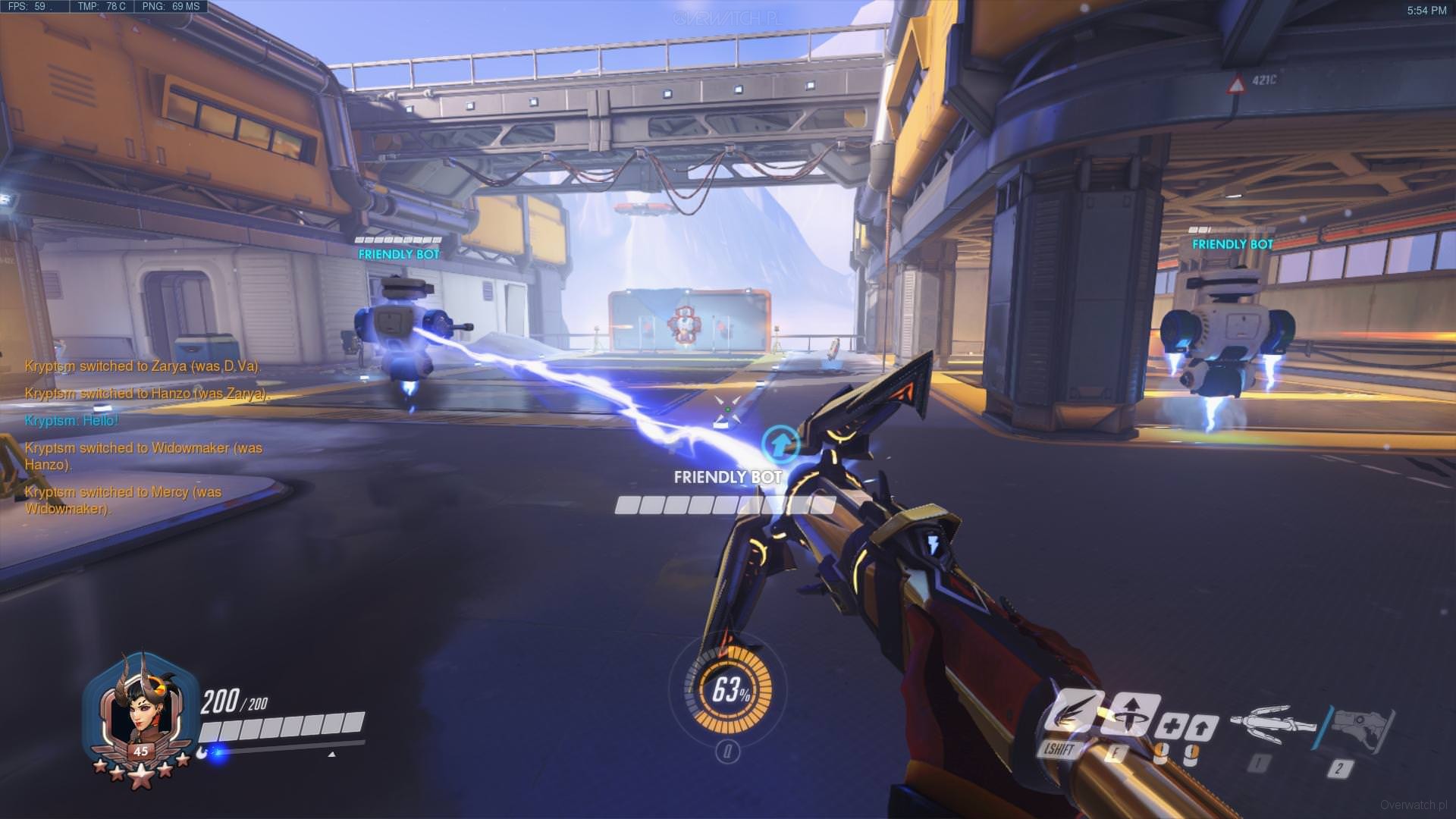Click Kryptsm's "Hello!" chat message
This screenshot has height=819, width=1456.
(71, 421)
